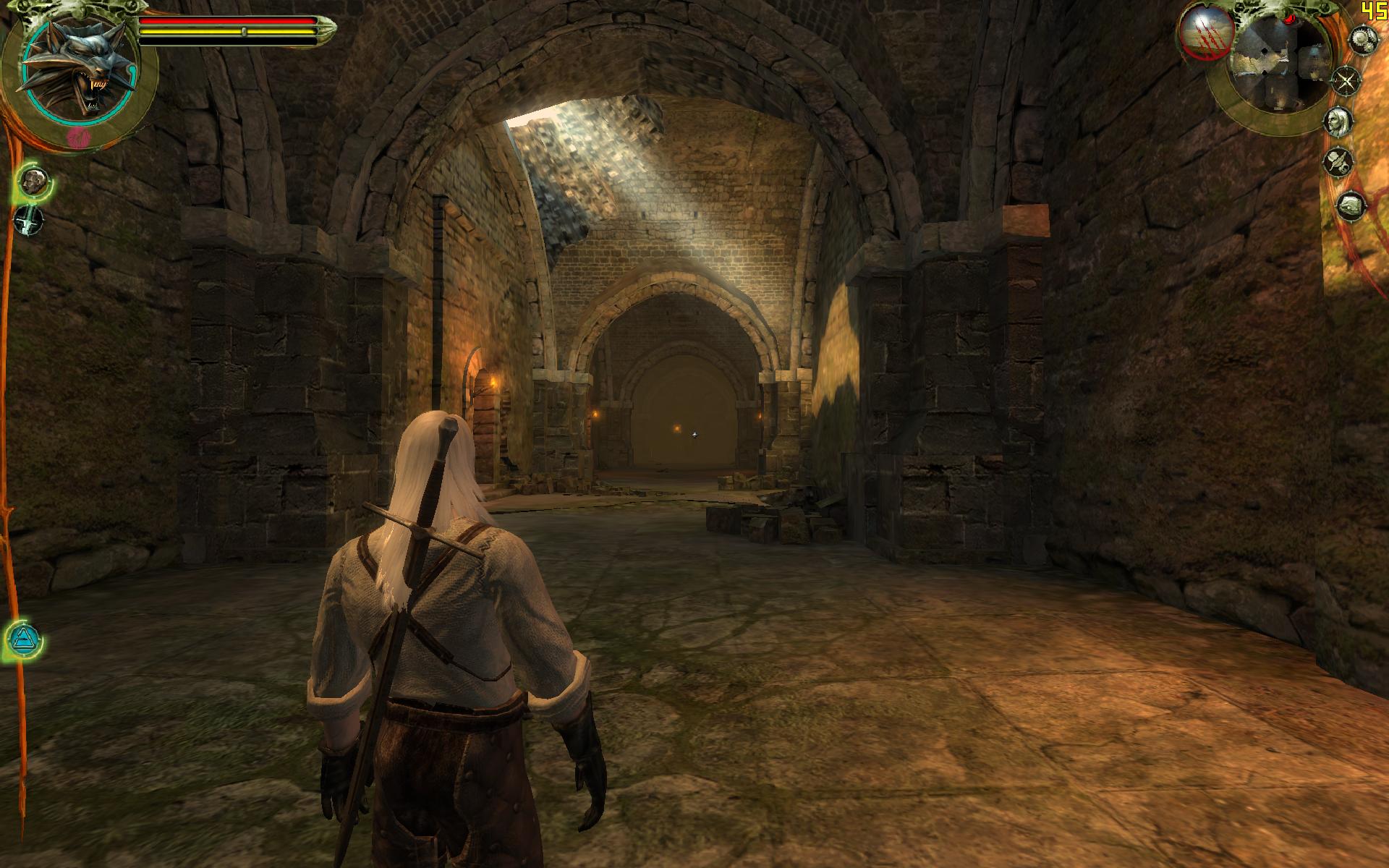The image size is (1389, 868).
Task: Open the journal quill icon
Action: 1339,161
